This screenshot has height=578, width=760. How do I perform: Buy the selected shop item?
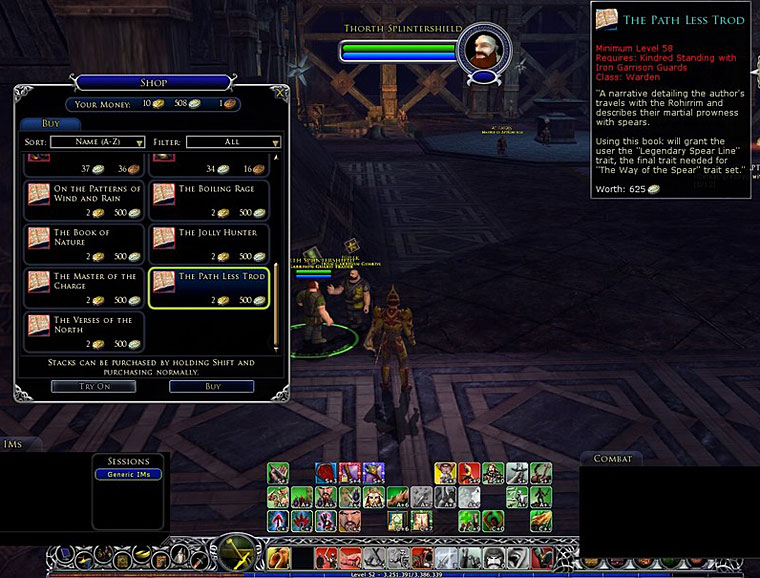[211, 386]
